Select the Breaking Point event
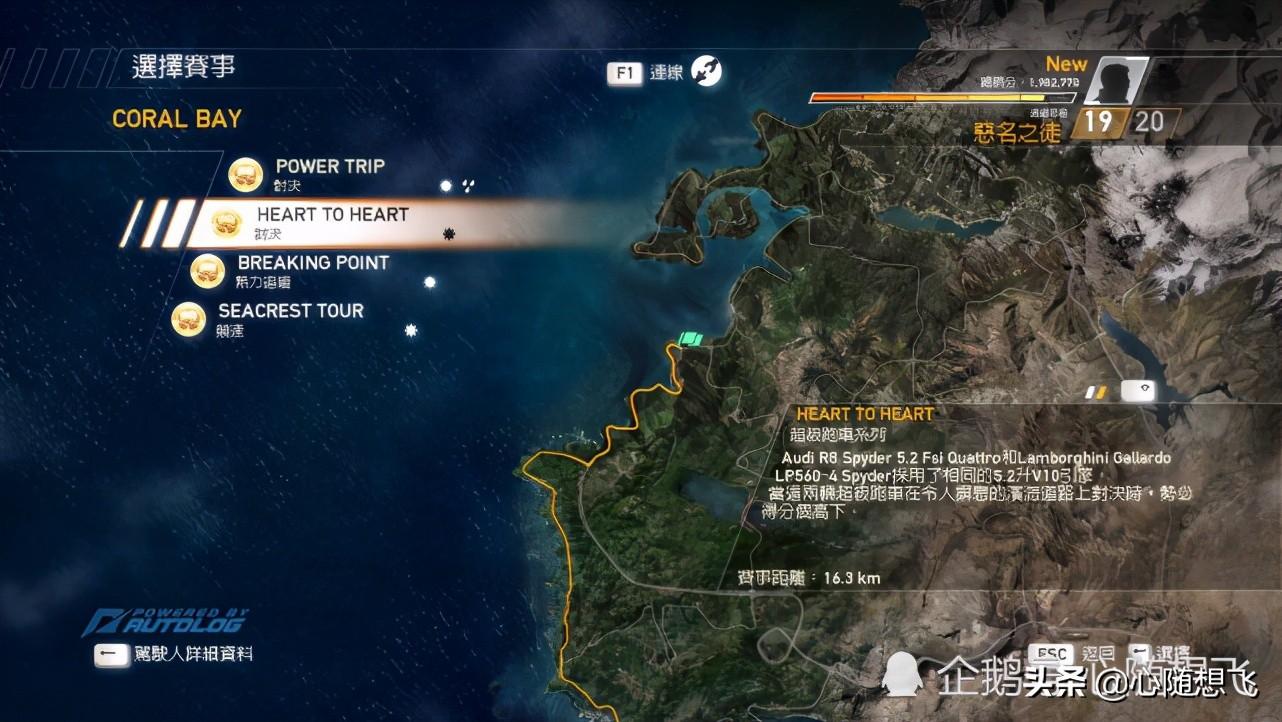 tap(312, 263)
